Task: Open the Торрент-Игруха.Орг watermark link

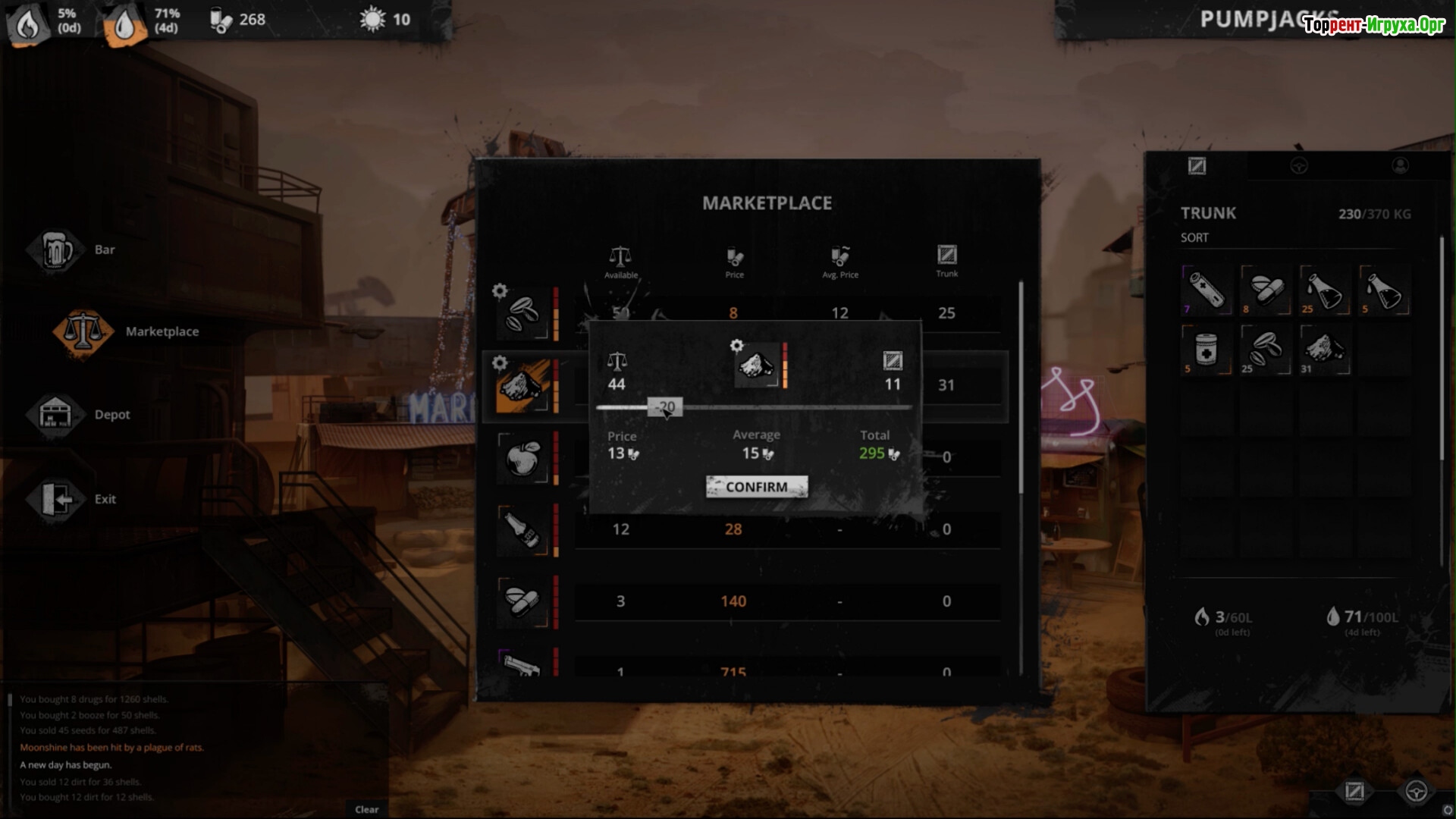Action: coord(1373,25)
